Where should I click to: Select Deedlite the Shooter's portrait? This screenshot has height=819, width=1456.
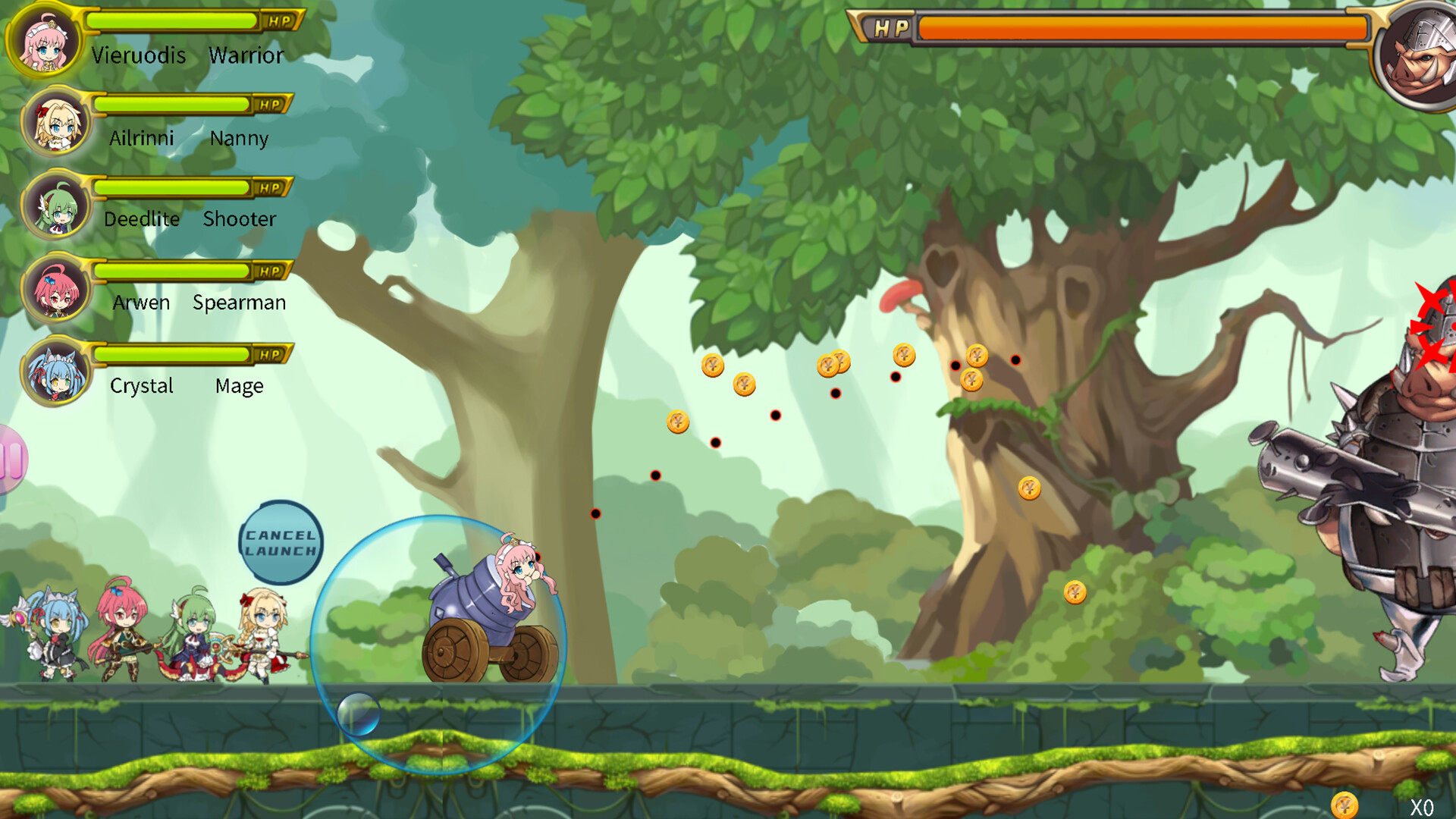click(x=57, y=205)
